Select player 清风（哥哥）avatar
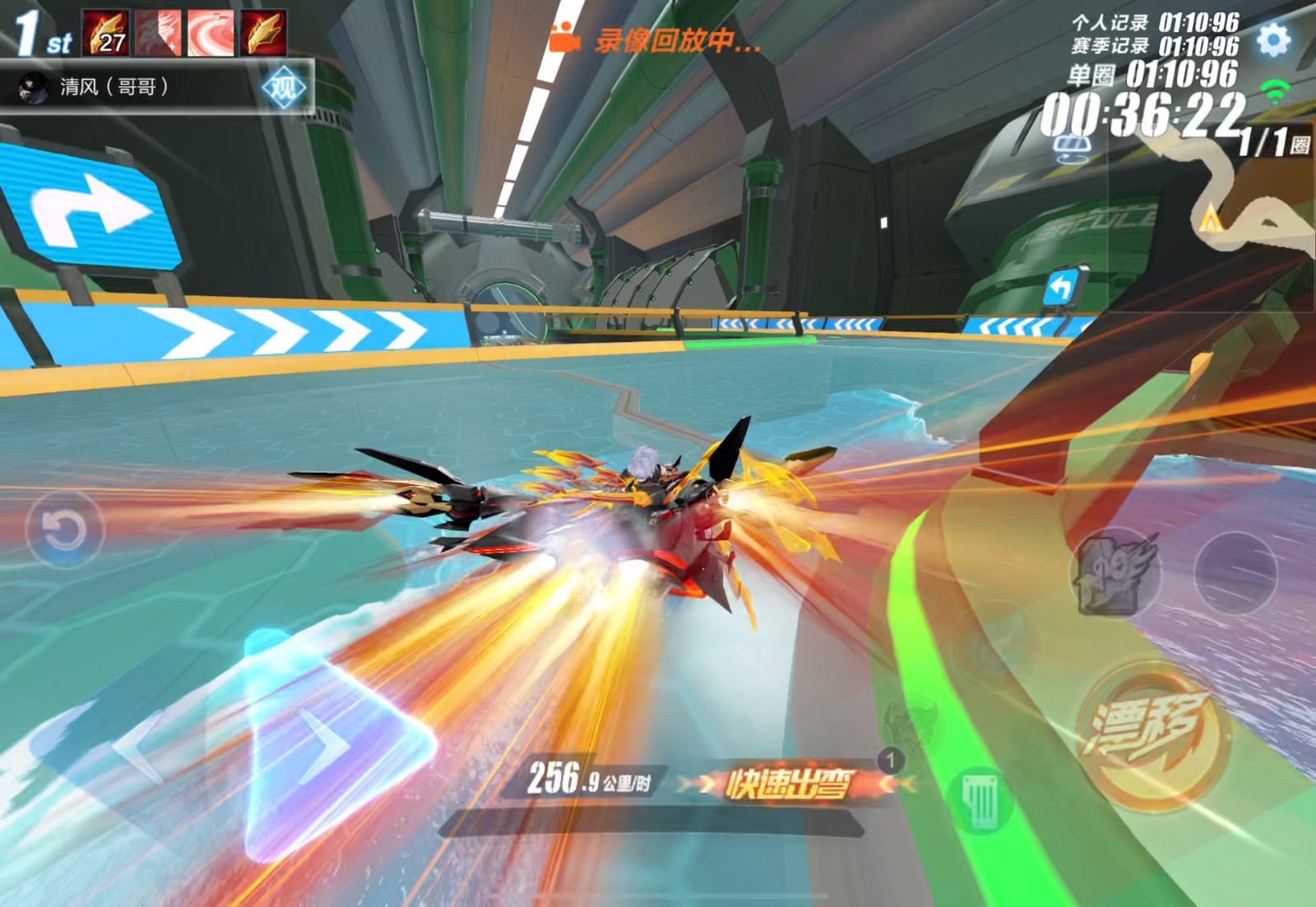1316x907 pixels. click(x=35, y=87)
